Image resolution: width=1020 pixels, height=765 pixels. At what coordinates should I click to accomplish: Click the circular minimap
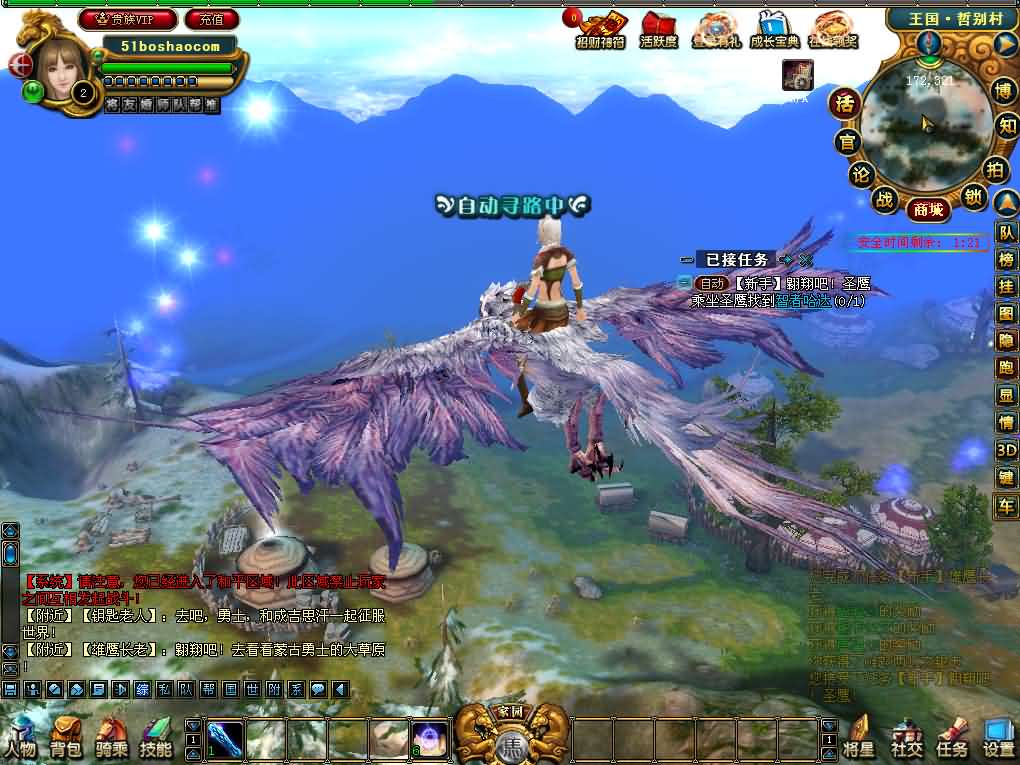point(923,120)
